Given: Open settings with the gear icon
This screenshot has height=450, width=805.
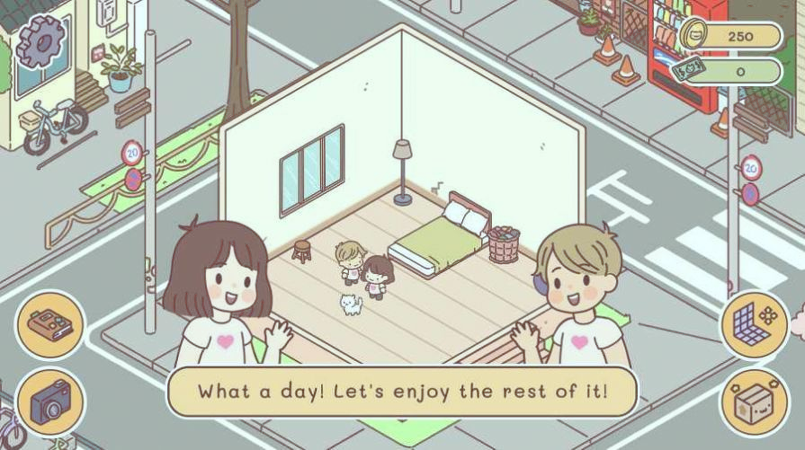Looking at the screenshot, I should pyautogui.click(x=40, y=43).
